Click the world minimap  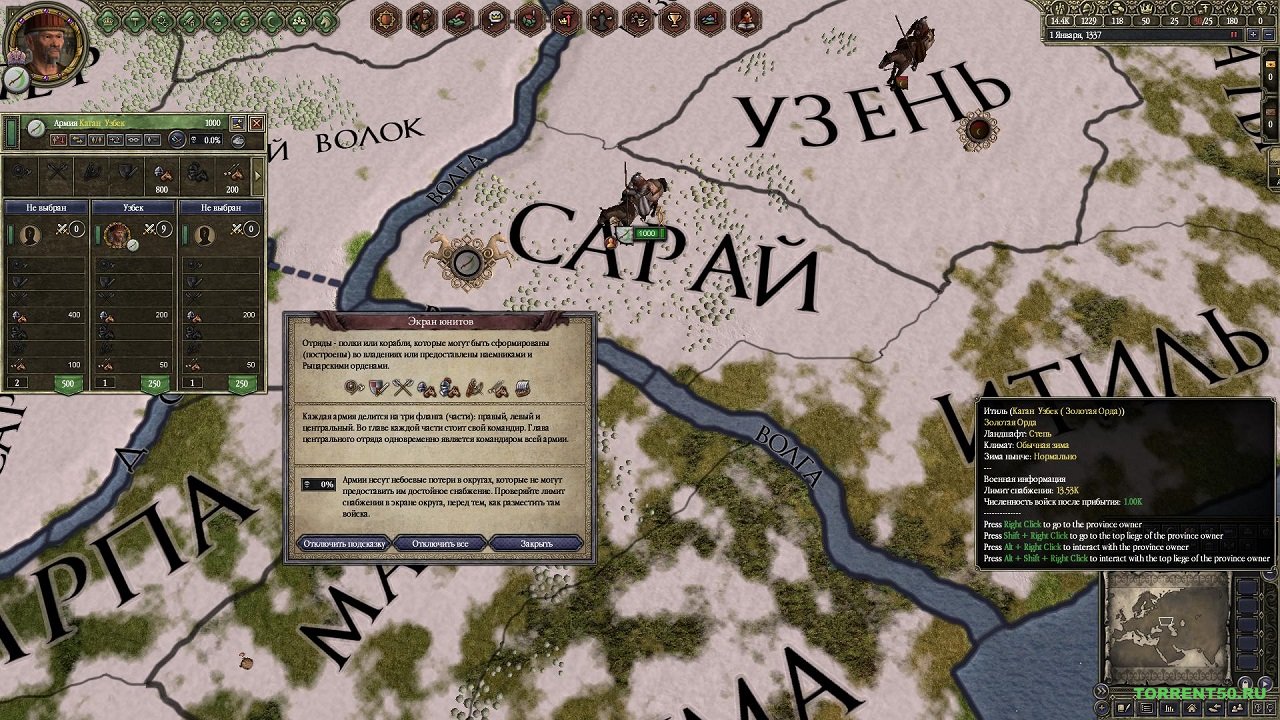1164,628
